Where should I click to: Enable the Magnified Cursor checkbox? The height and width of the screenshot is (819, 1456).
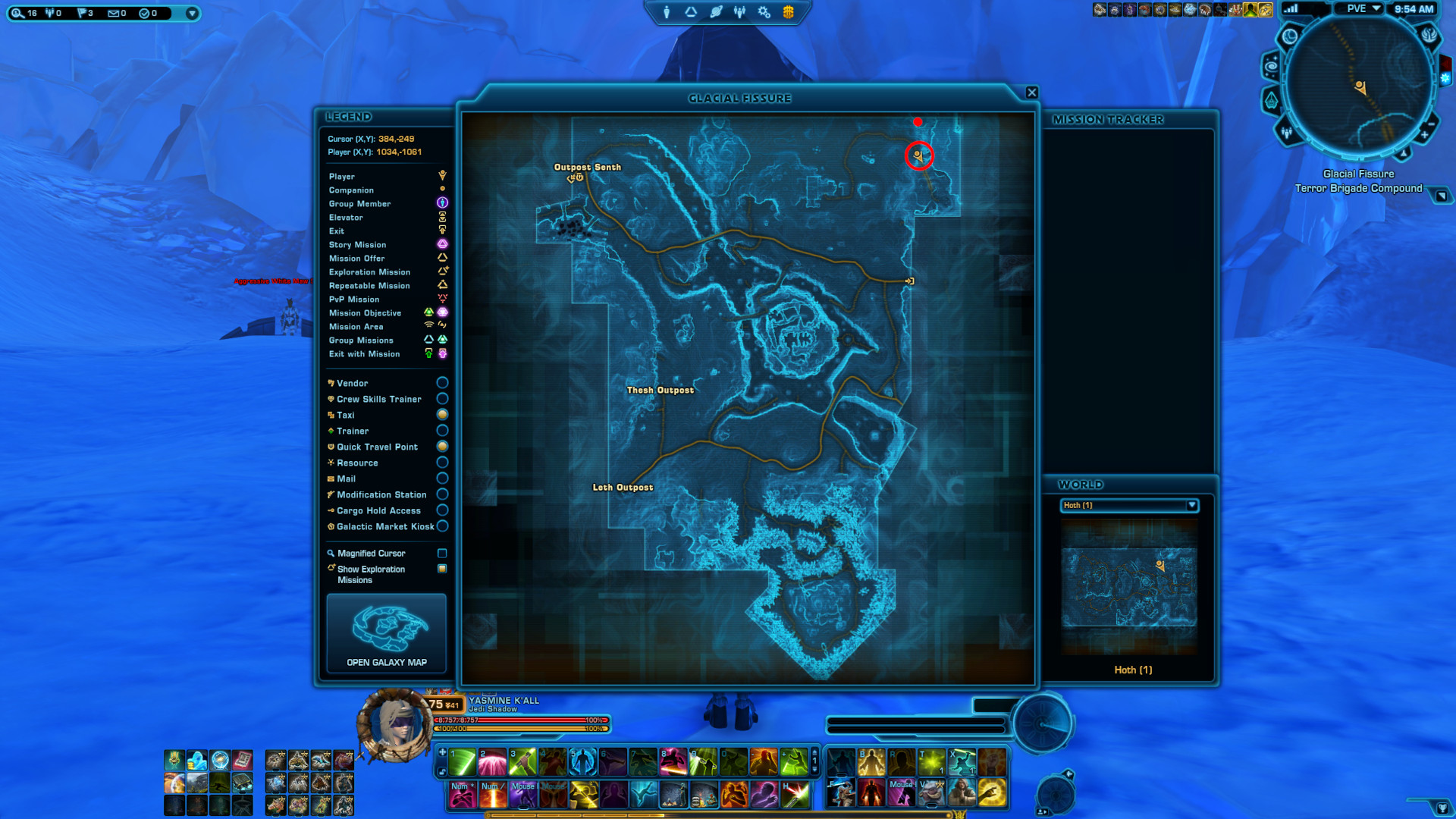[442, 553]
